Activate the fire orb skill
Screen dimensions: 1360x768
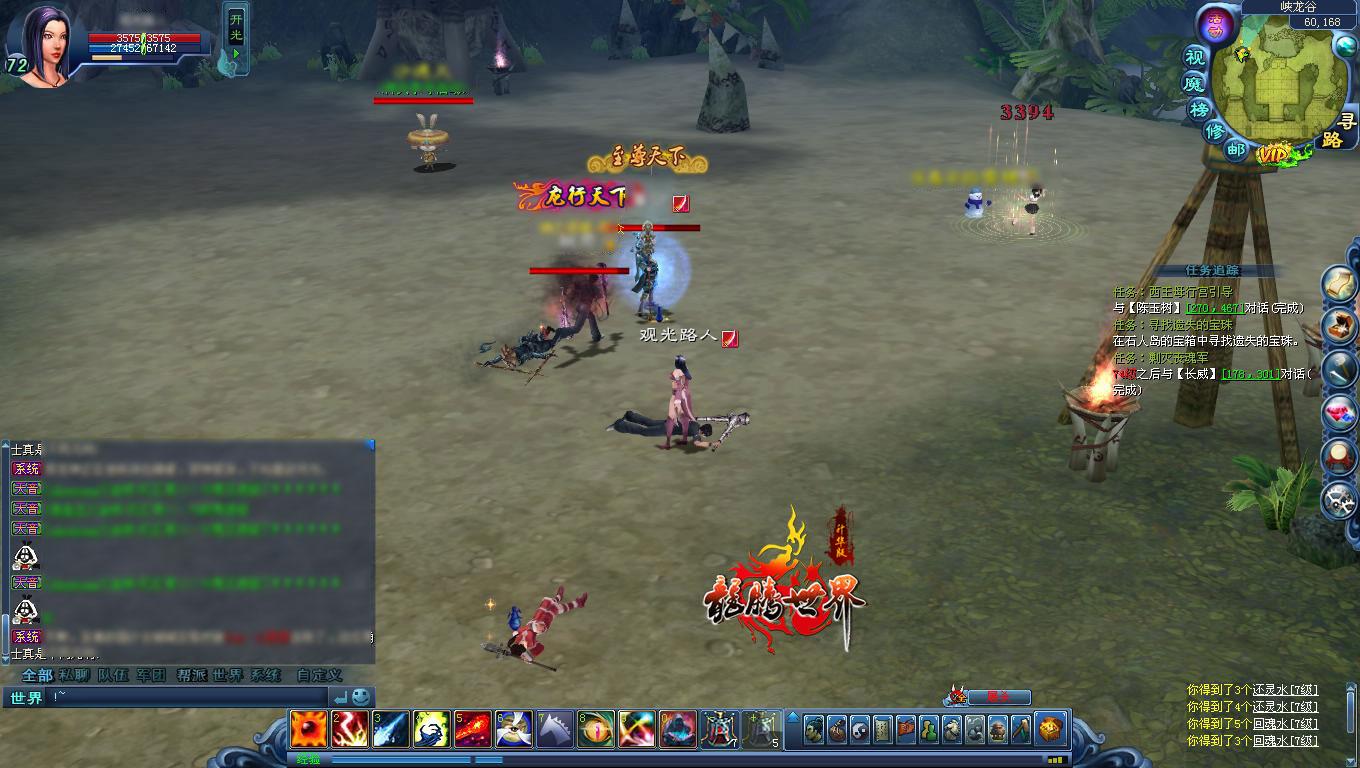(x=307, y=729)
